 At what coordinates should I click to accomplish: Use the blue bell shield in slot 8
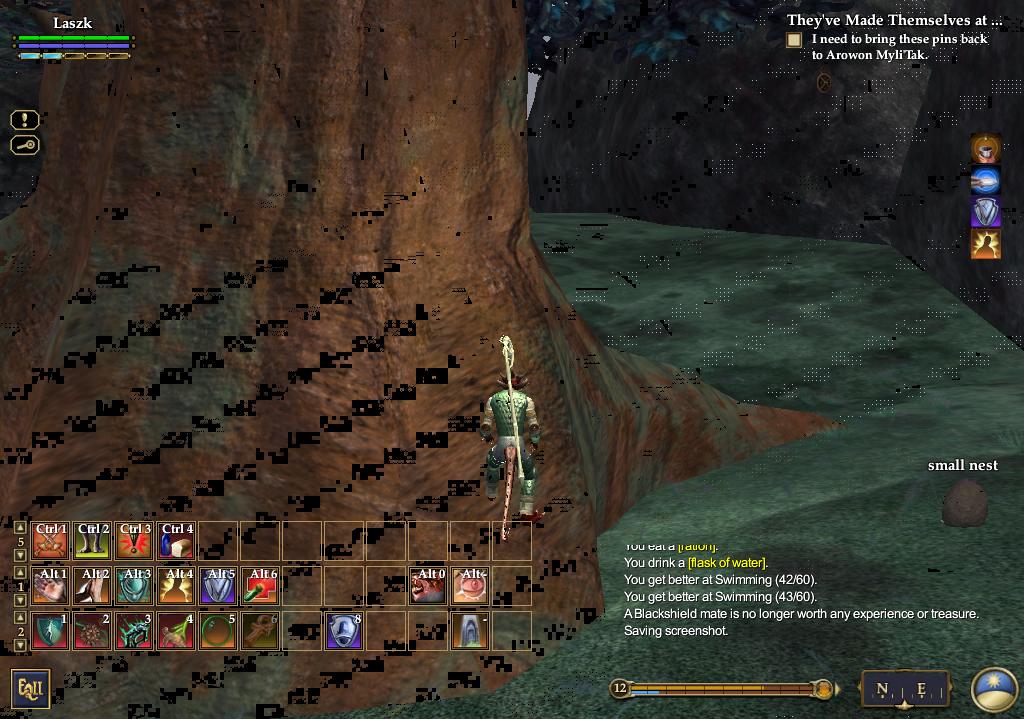click(344, 631)
